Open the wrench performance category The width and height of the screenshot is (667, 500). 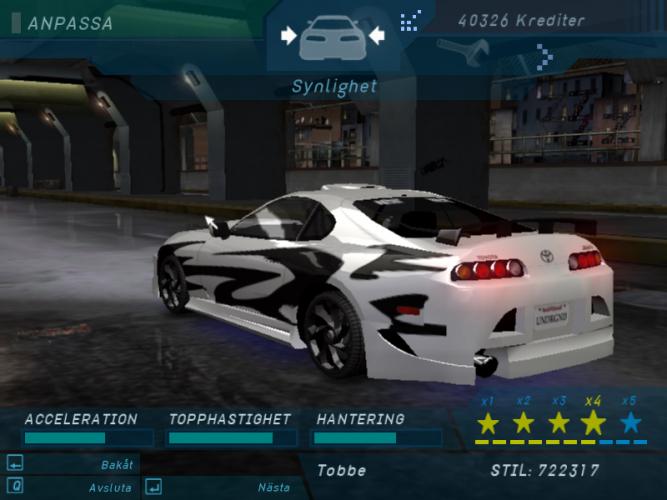[x=476, y=52]
